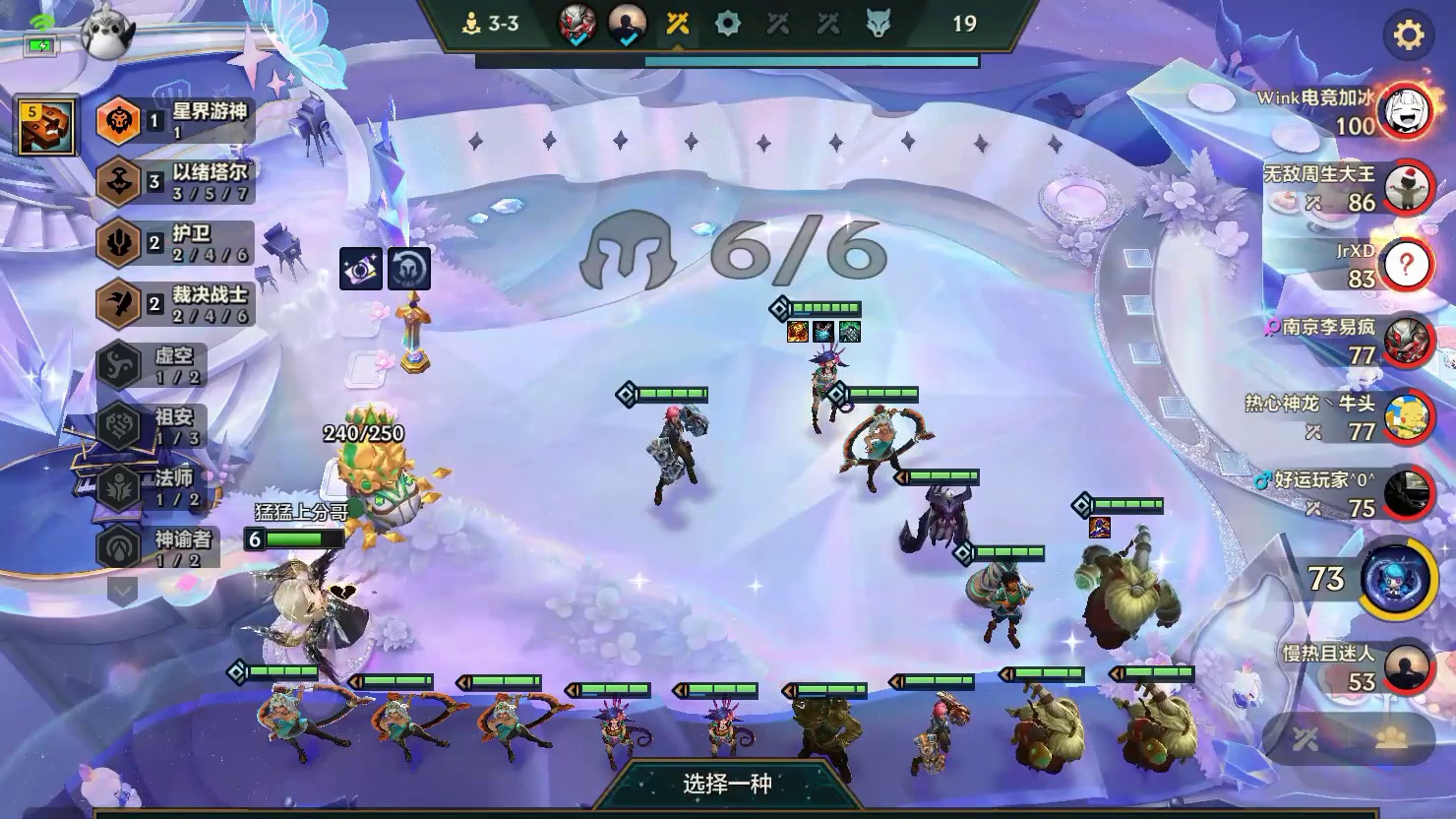
Task: Show details for the 裁决战士 trait
Action: (177, 303)
